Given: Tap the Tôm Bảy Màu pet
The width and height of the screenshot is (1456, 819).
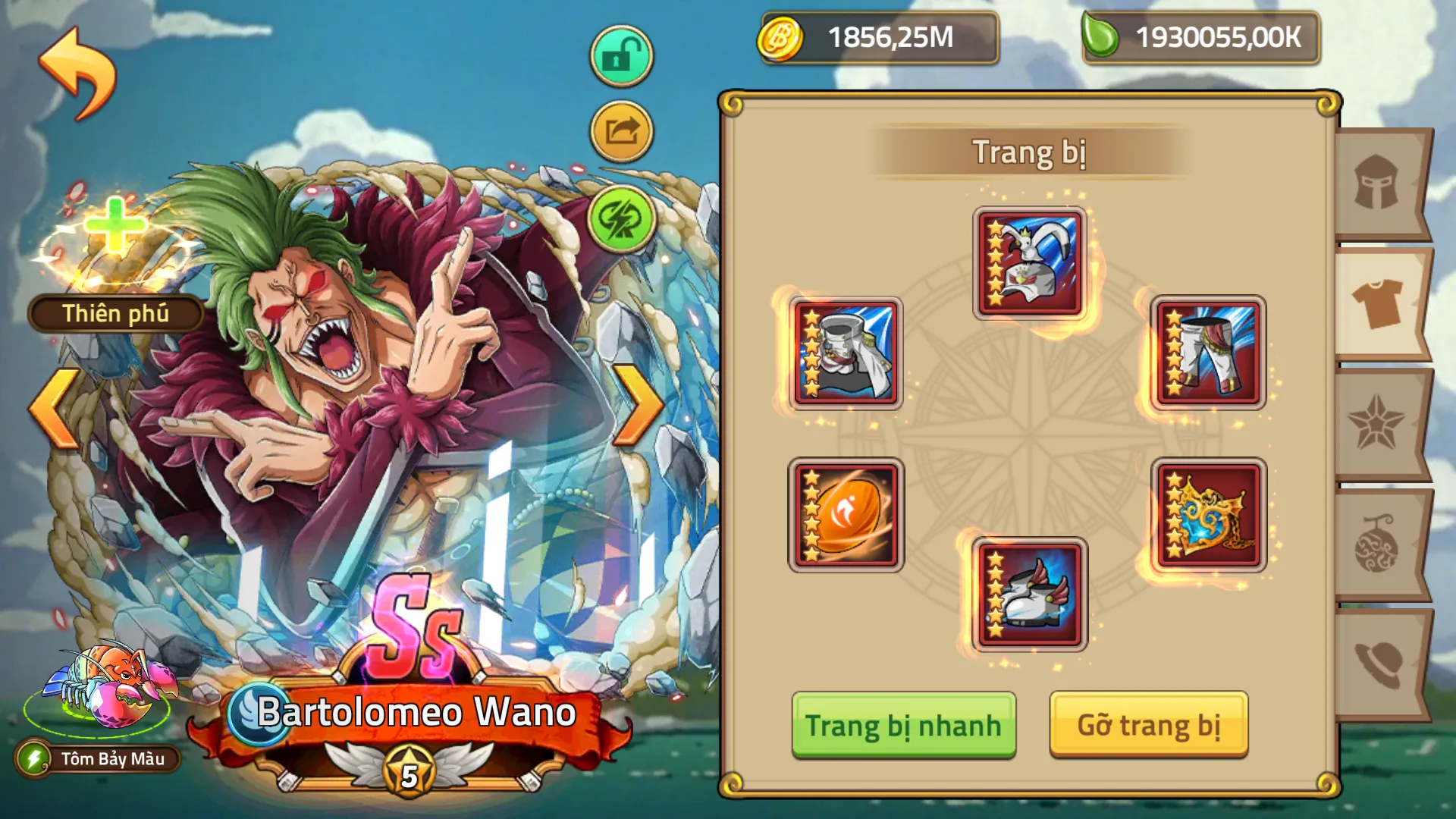Looking at the screenshot, I should click(x=102, y=690).
